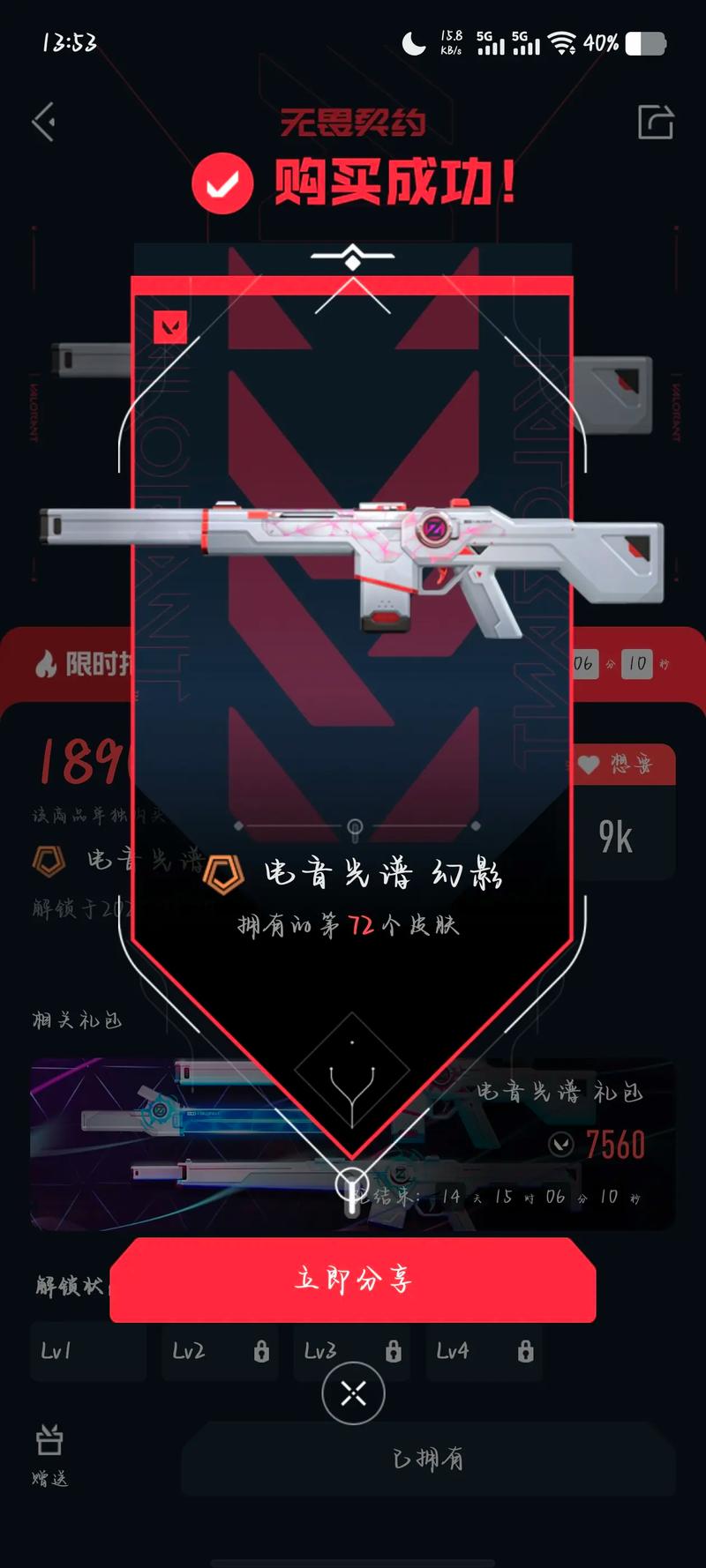Close the purchase success popup
The height and width of the screenshot is (1568, 706).
(353, 1393)
